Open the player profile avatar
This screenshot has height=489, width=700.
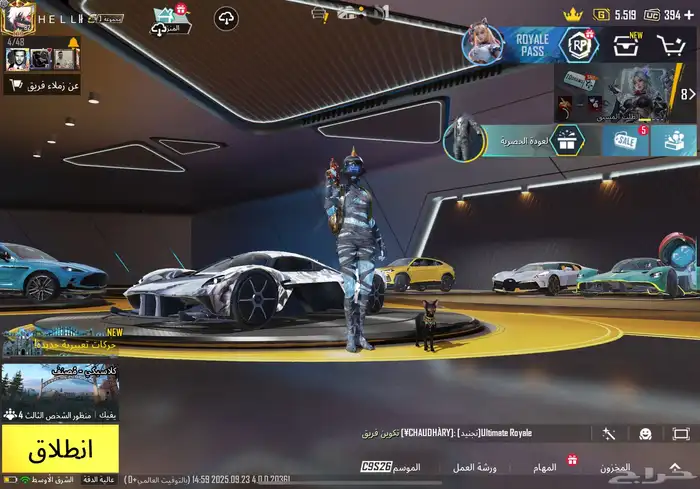coord(19,16)
